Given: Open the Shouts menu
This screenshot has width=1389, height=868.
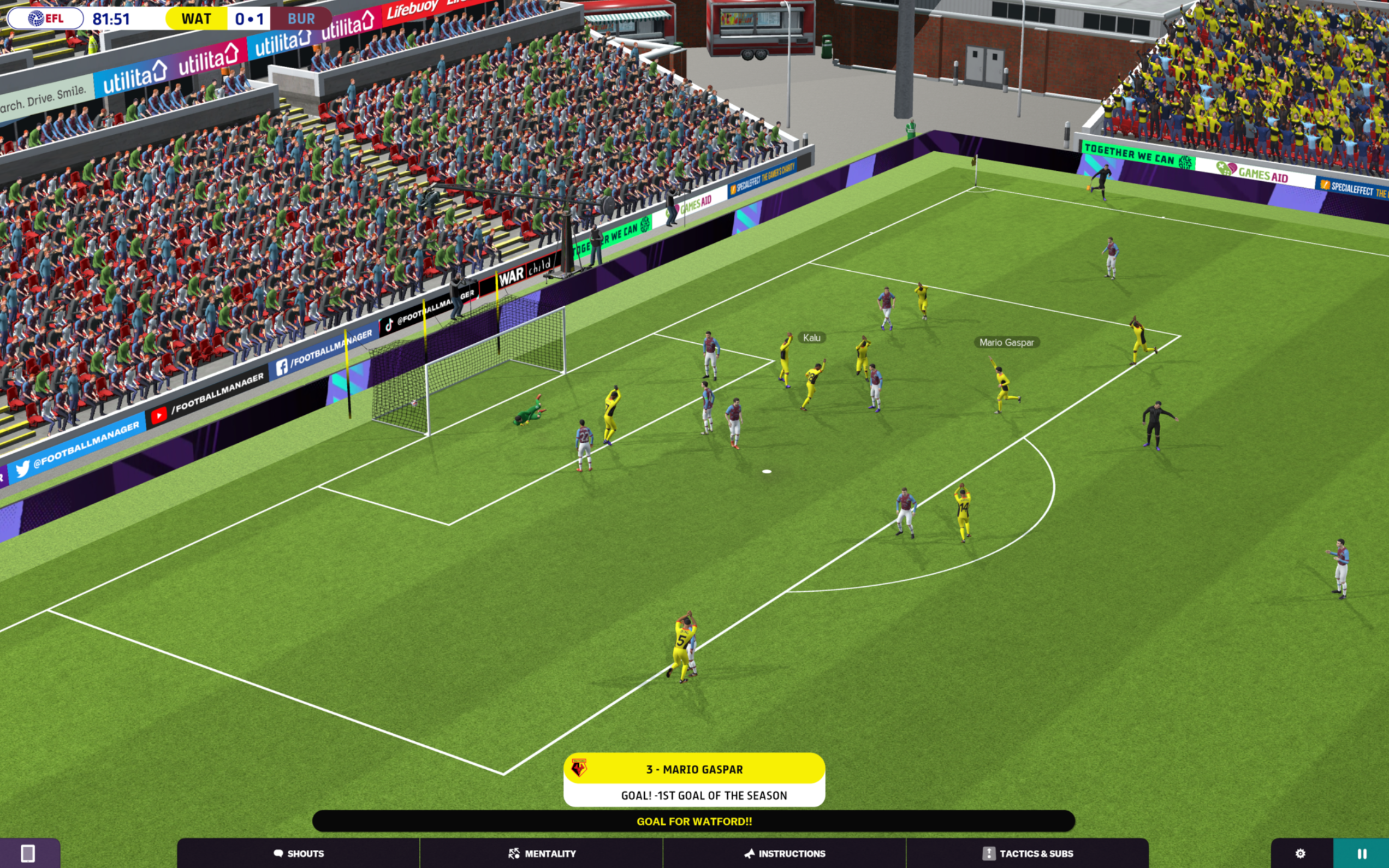Looking at the screenshot, I should click(x=299, y=854).
